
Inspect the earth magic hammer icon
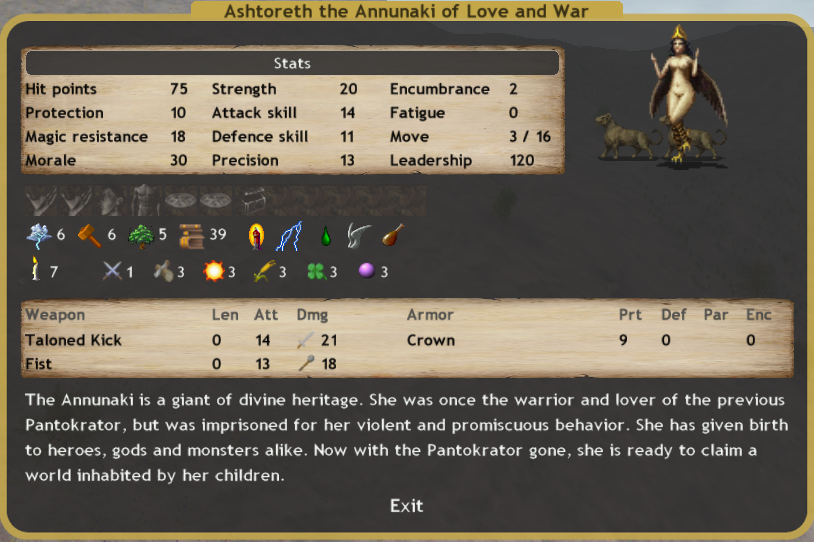coord(90,236)
